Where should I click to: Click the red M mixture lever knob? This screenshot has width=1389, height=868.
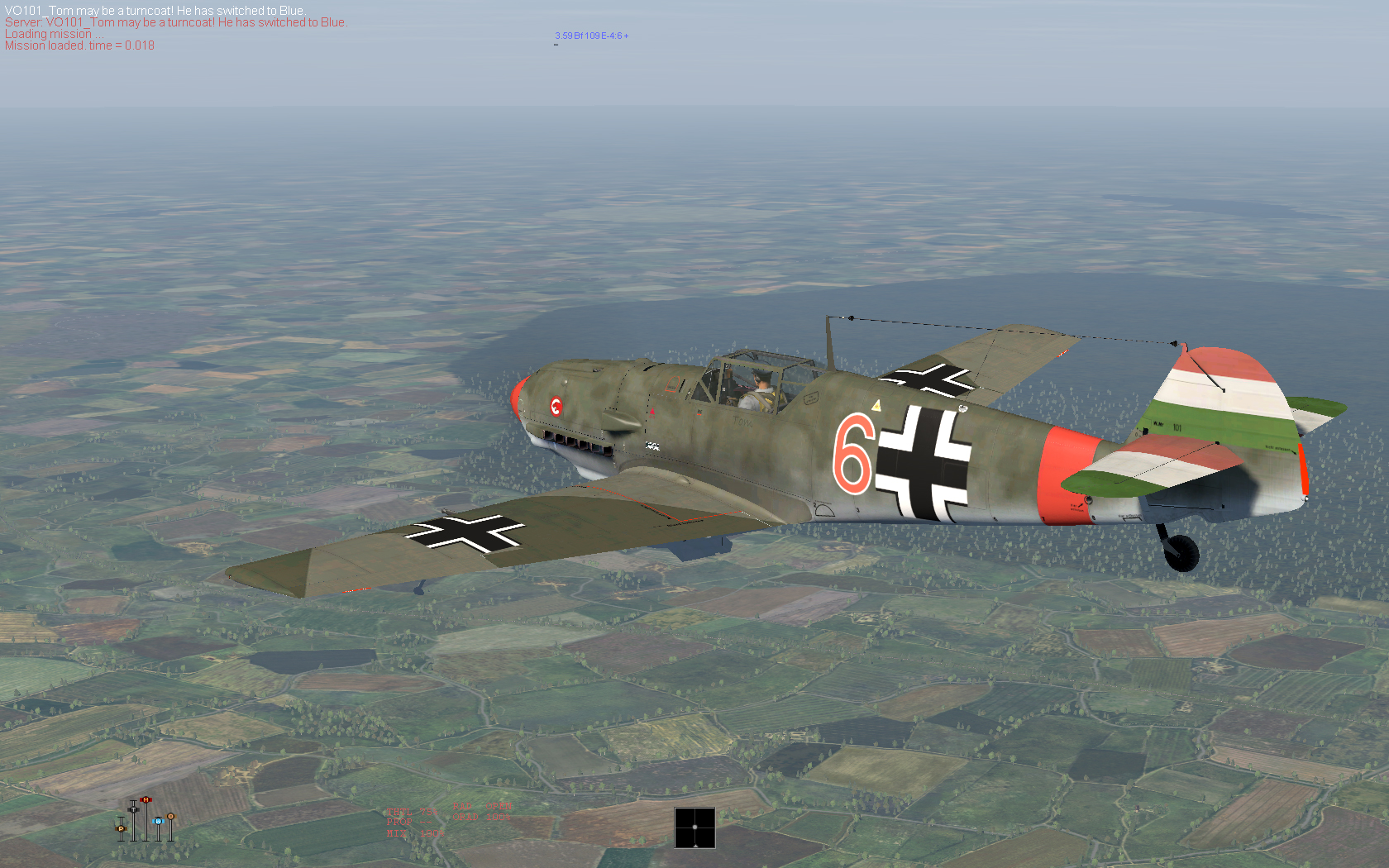pos(146,799)
